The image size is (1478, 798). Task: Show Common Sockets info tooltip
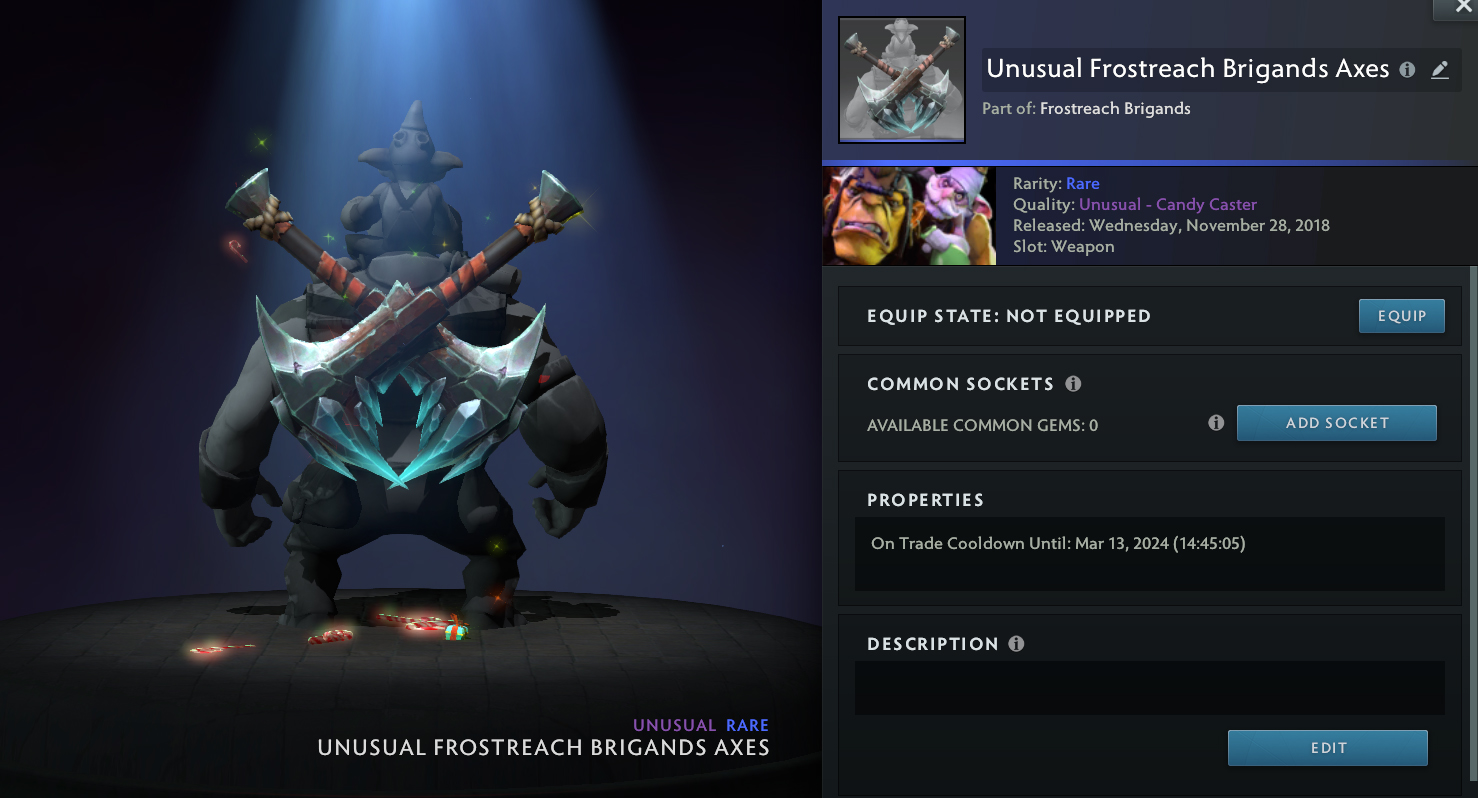(x=1073, y=384)
